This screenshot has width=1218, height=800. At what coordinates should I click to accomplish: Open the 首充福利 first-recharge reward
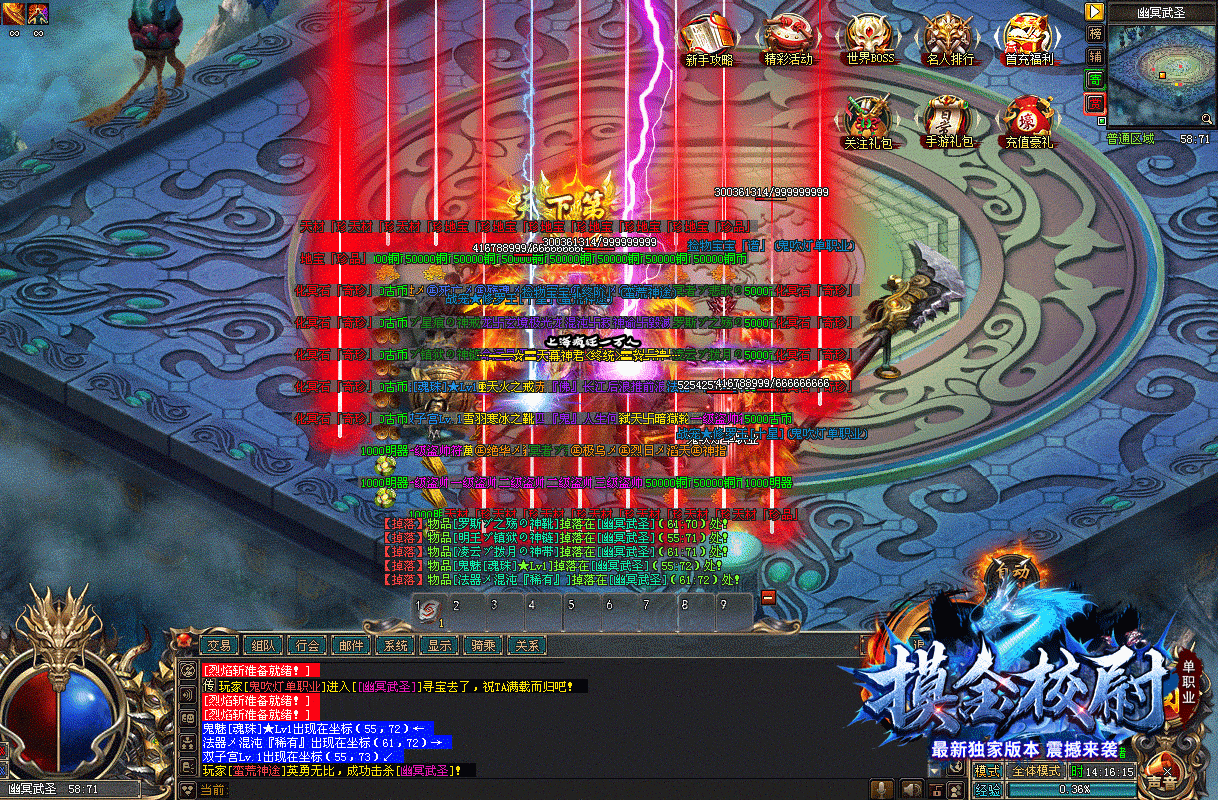[x=1029, y=39]
